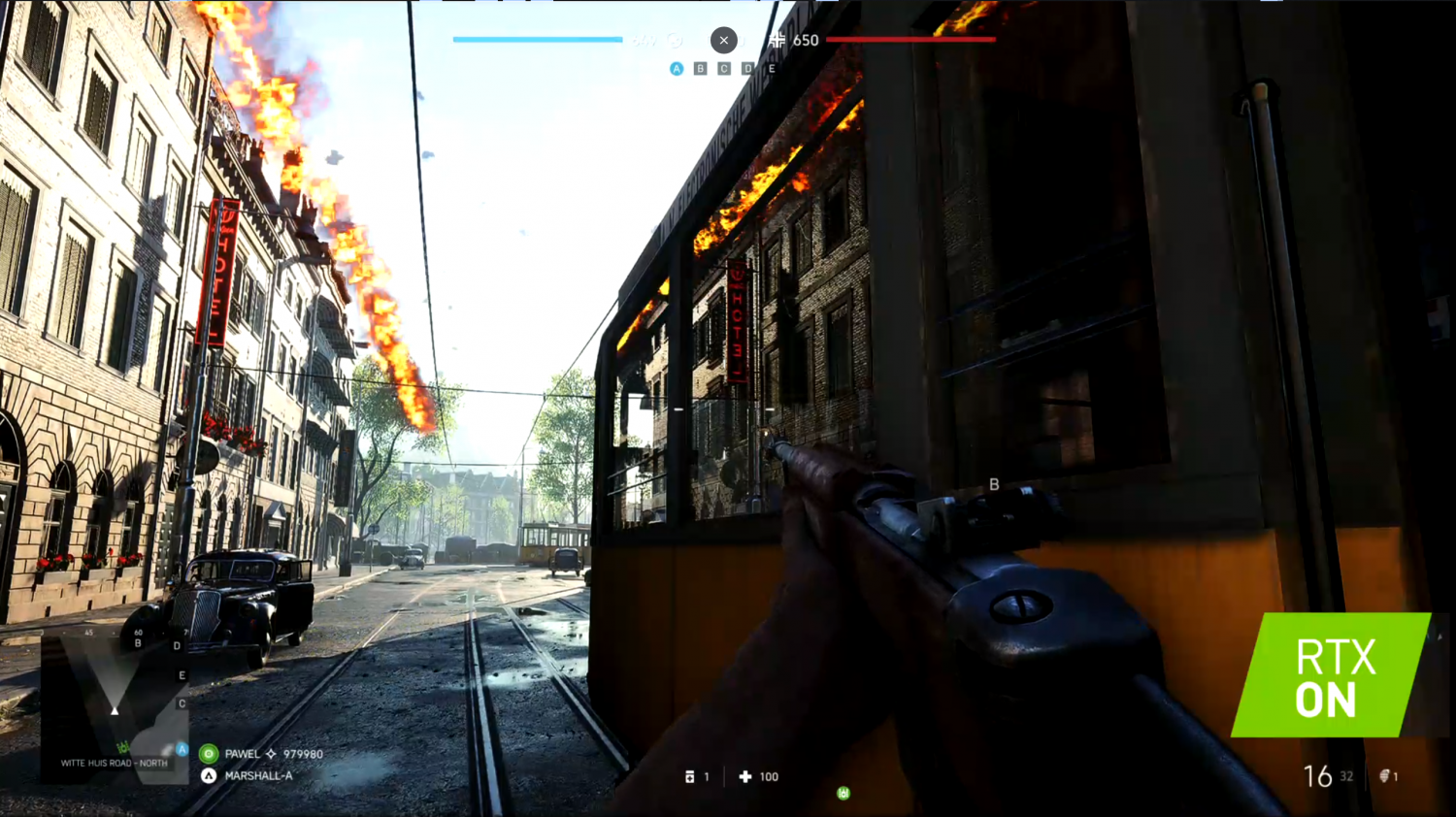Click the green squadmate marker at bottom center
Screen dimensions: 1456x817
pos(844,793)
